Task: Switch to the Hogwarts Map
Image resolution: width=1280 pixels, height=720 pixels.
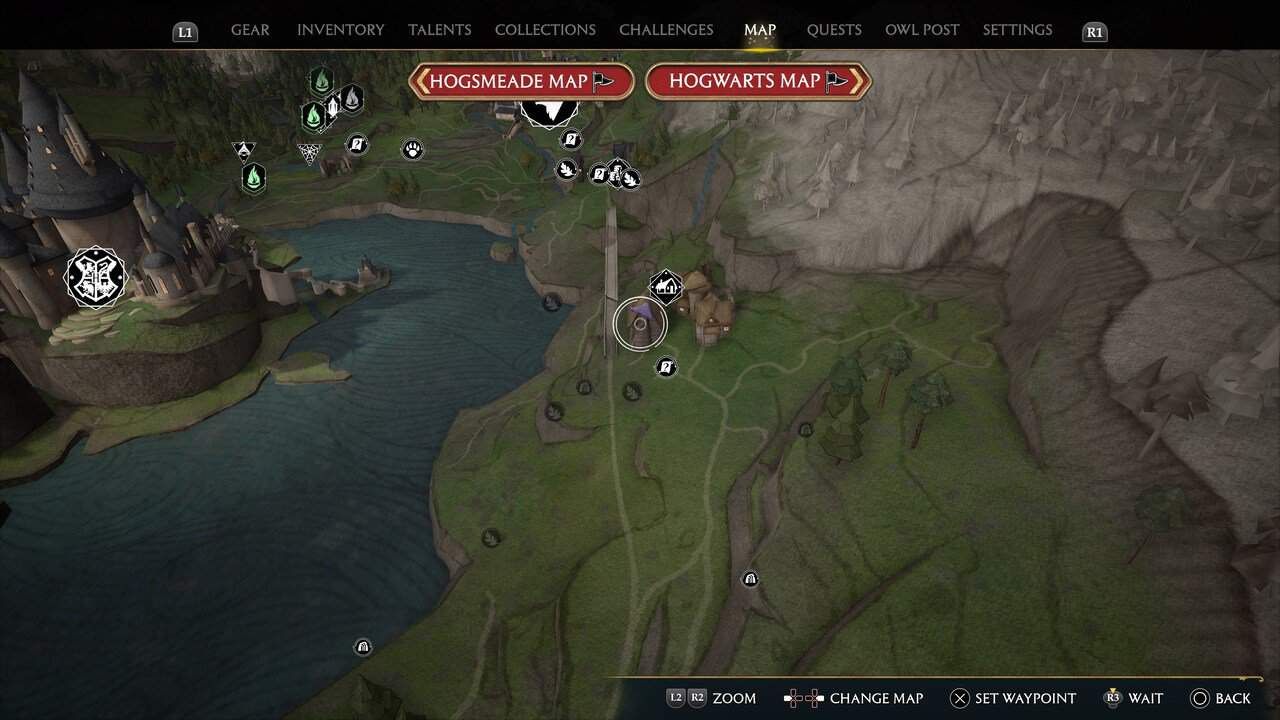Action: (x=758, y=81)
